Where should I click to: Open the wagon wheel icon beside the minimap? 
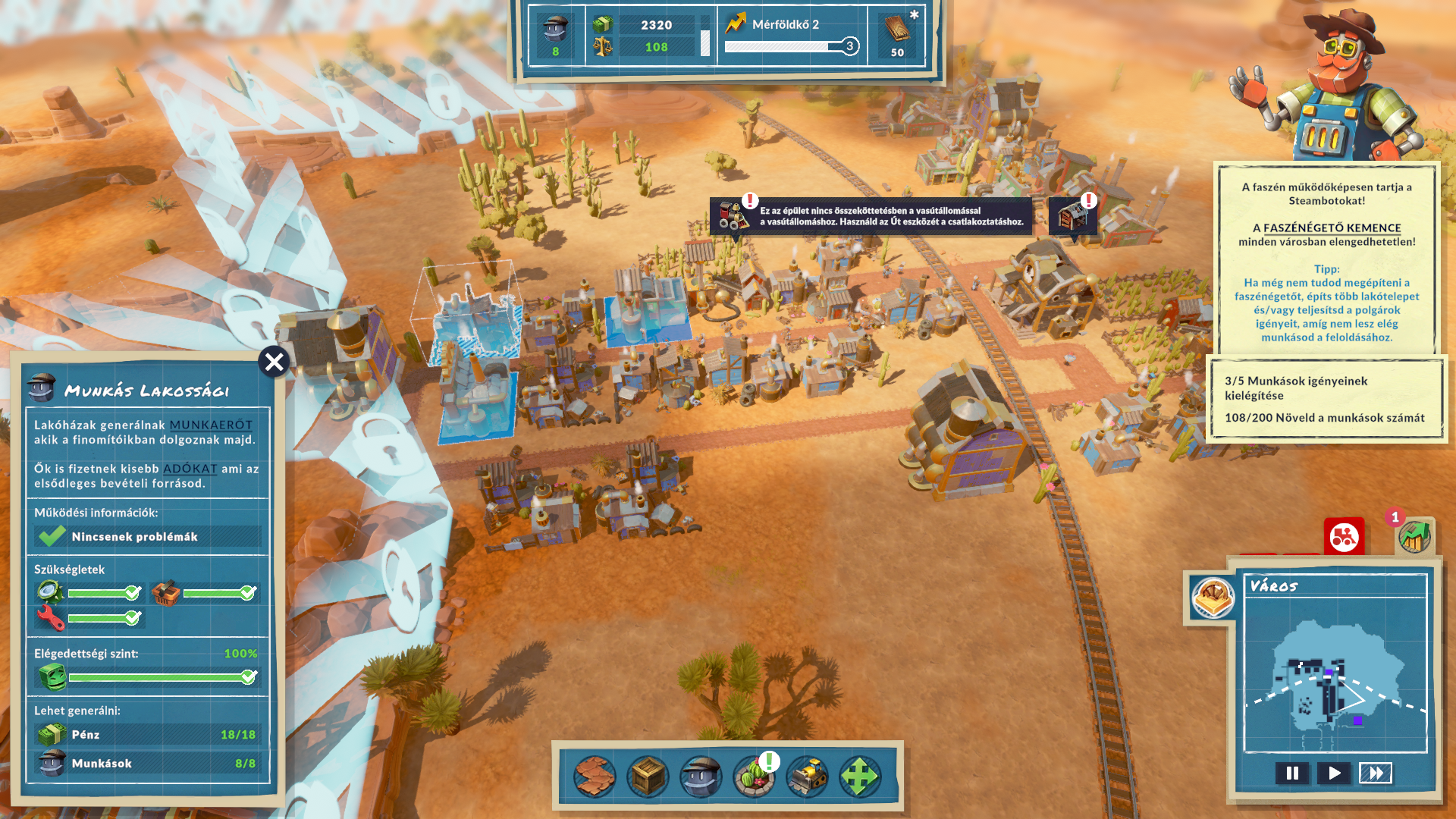click(1213, 597)
